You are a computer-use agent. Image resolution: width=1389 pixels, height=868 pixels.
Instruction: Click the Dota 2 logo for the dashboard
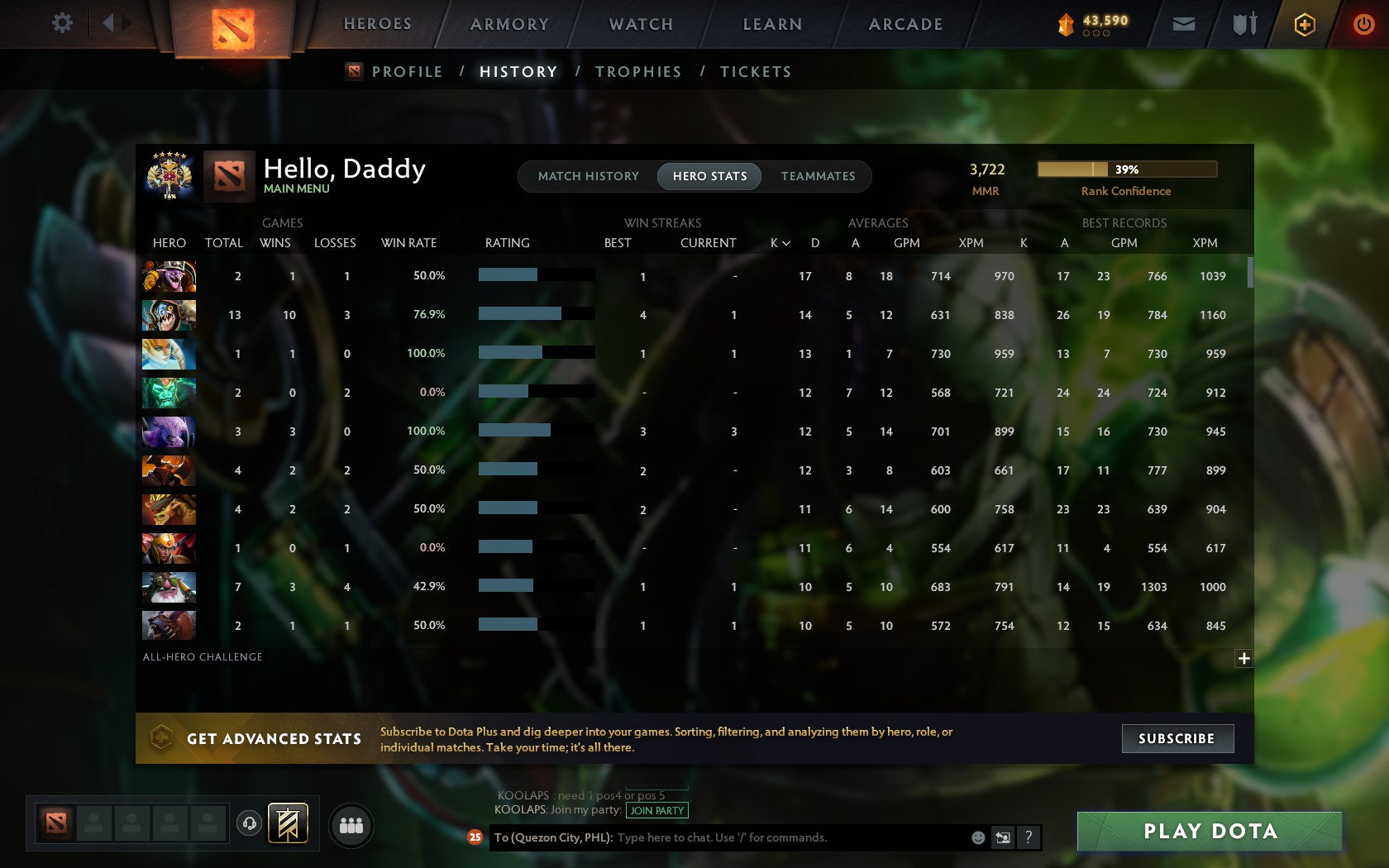tap(233, 25)
